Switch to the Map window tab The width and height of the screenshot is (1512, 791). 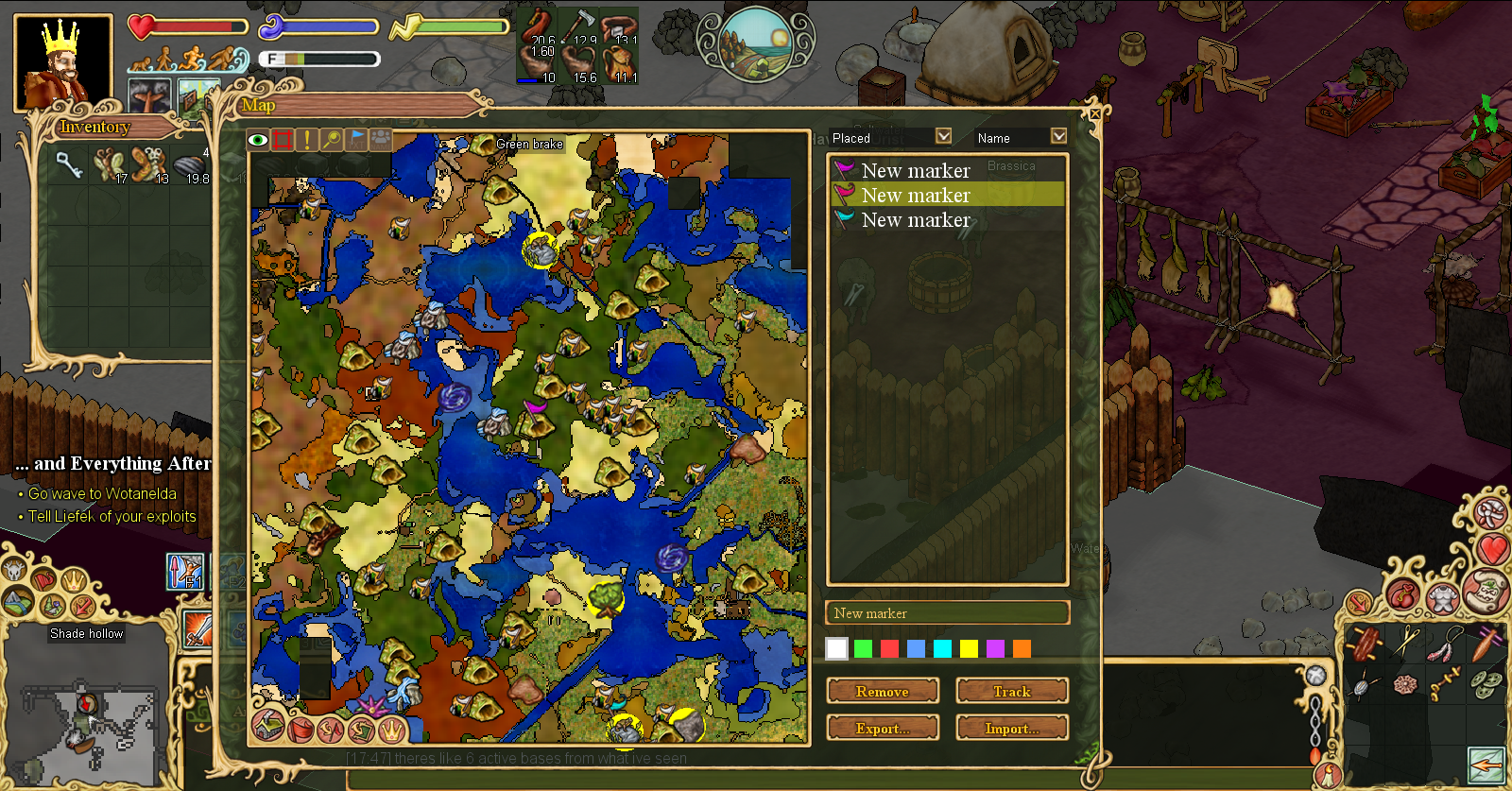[x=257, y=106]
